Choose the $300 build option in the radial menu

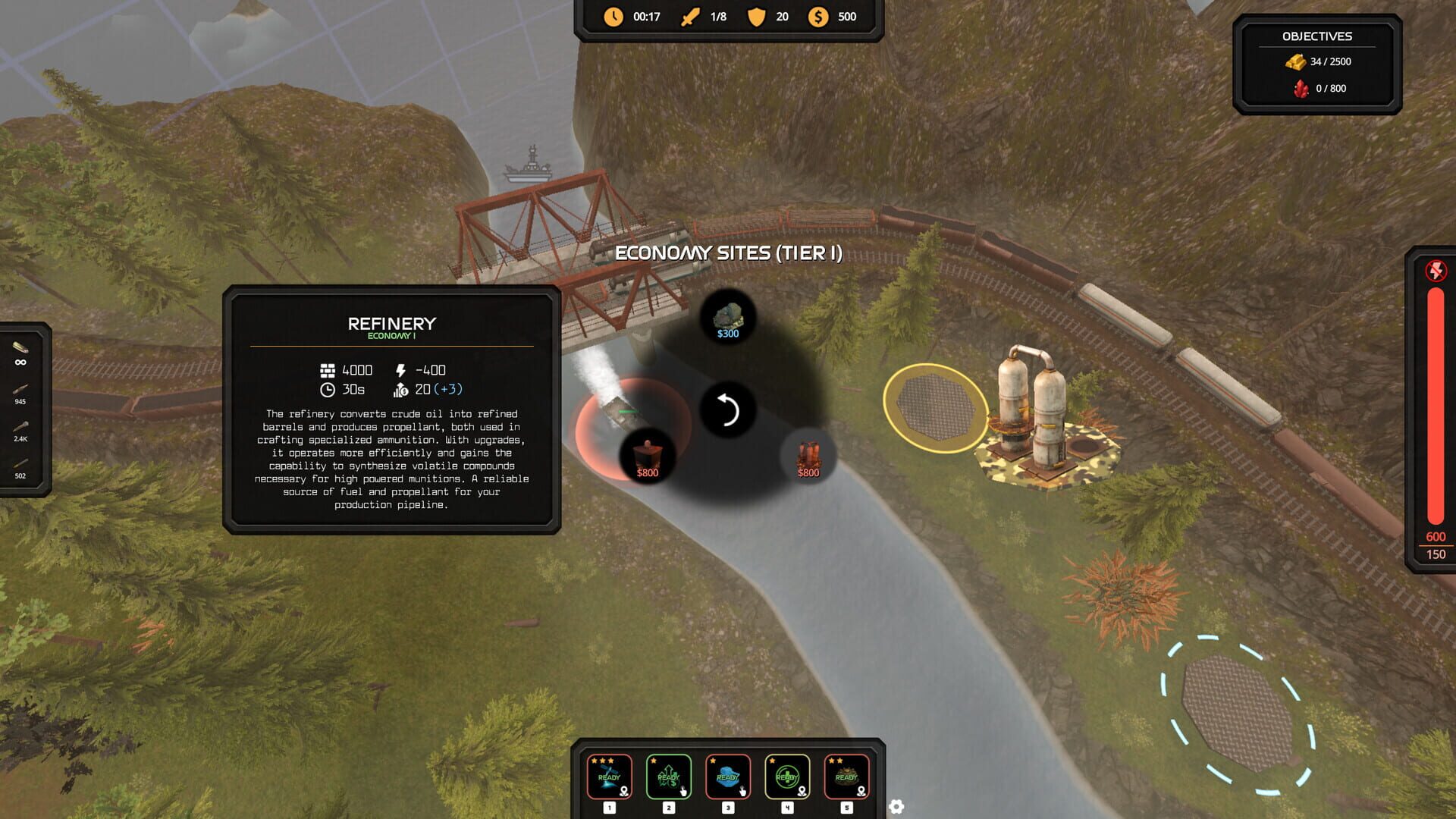coord(727,318)
